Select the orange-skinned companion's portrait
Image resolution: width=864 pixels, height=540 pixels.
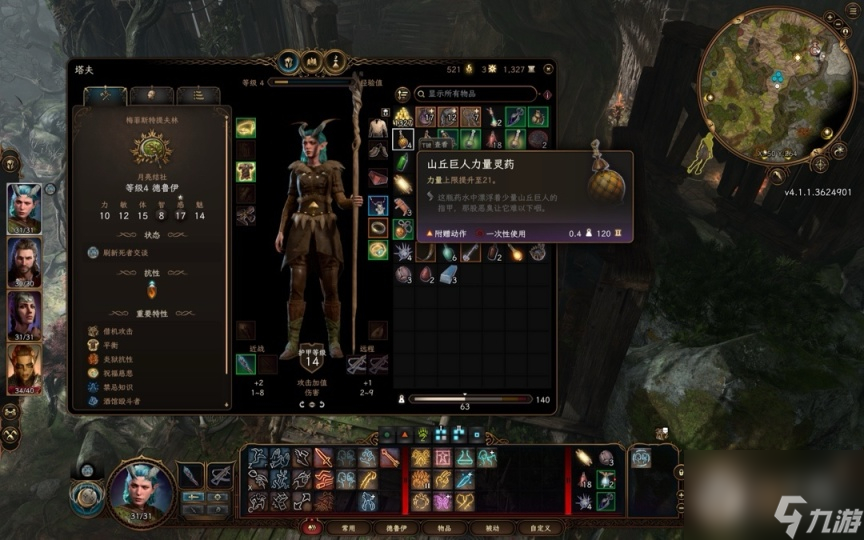(25, 368)
